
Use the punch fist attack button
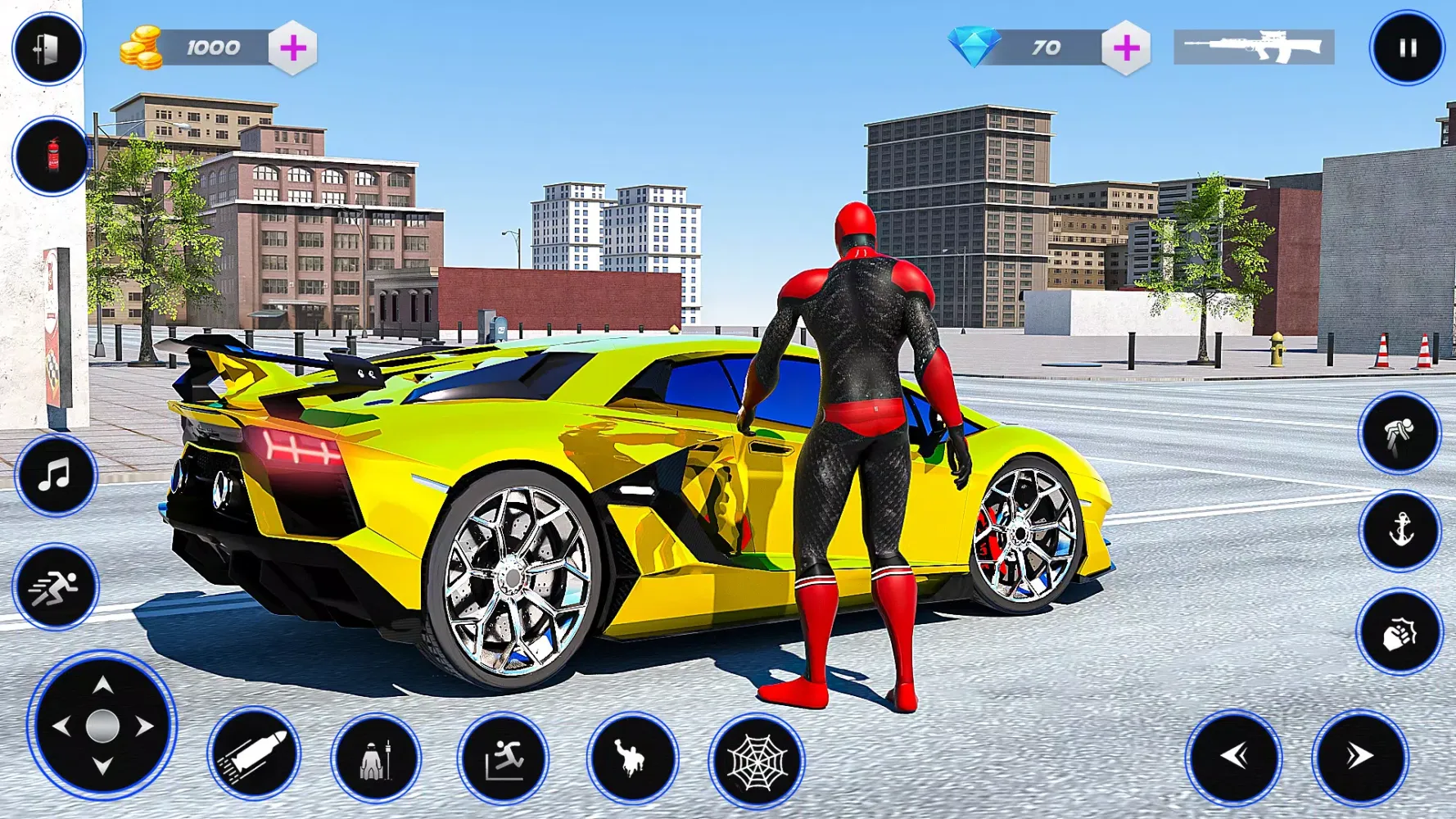1399,633
